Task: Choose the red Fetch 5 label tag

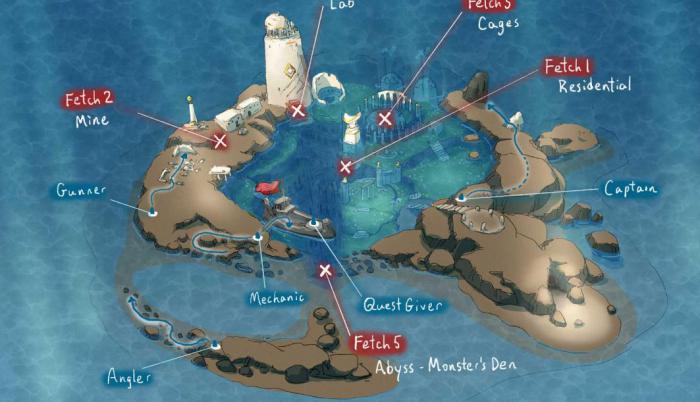Action: [379, 343]
